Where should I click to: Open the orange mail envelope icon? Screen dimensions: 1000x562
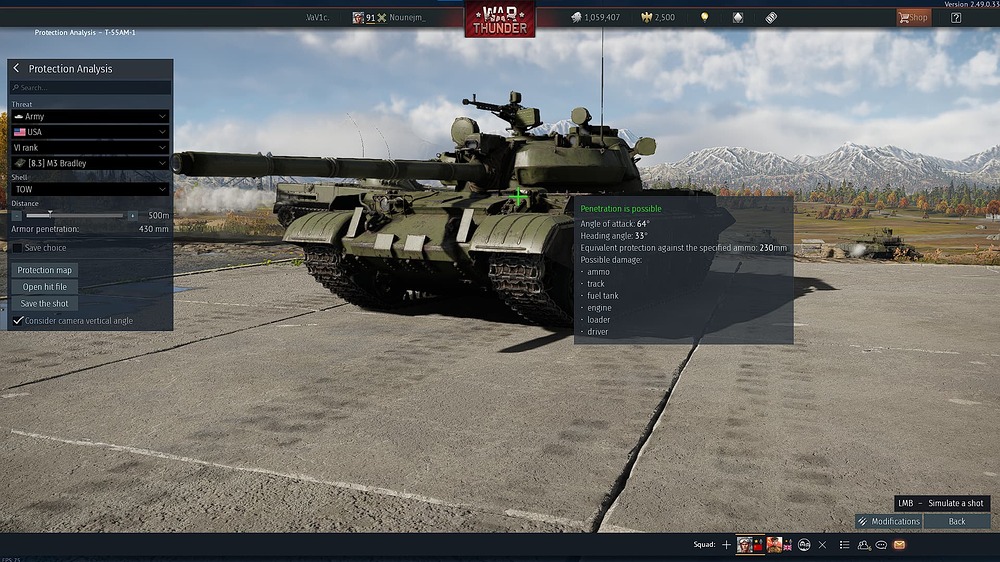click(900, 545)
